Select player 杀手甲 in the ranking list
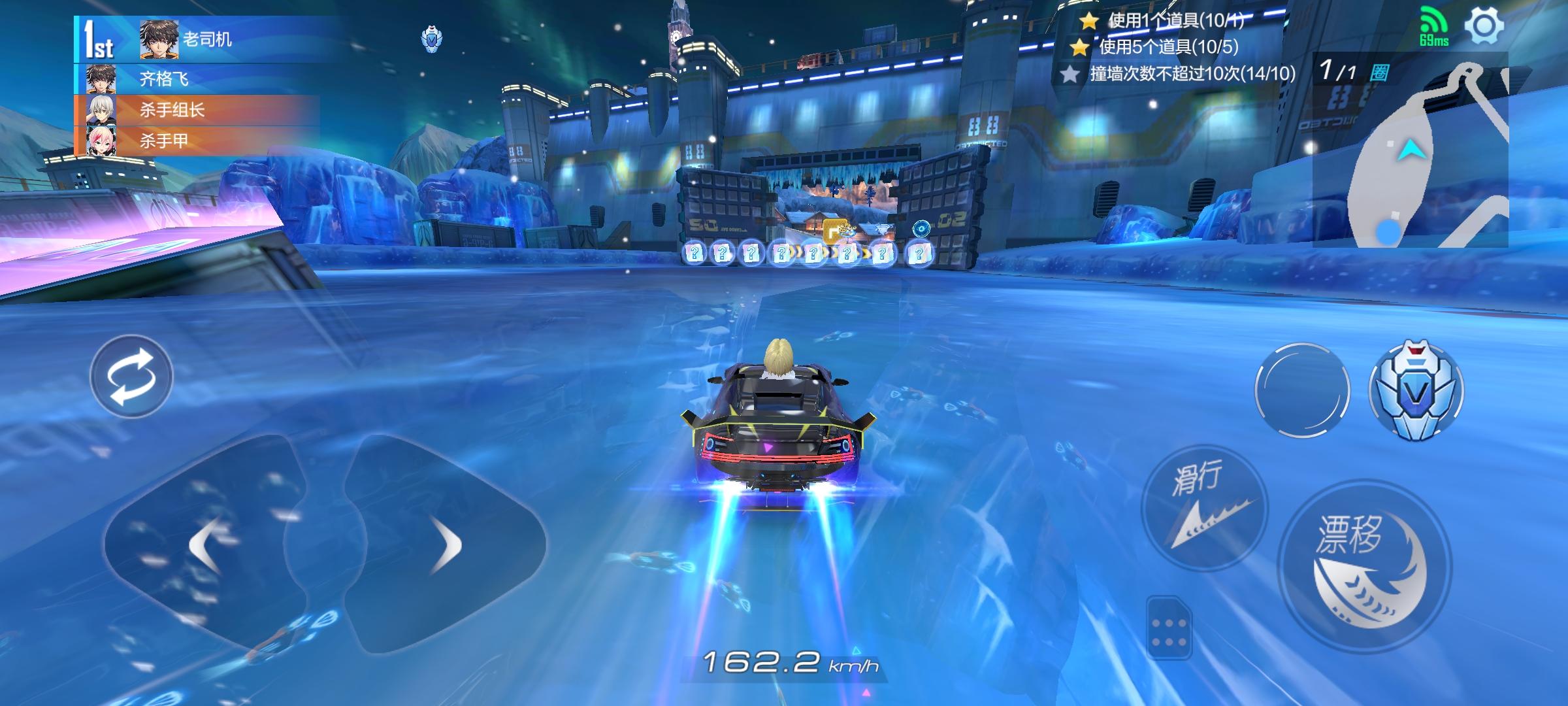Image resolution: width=1568 pixels, height=706 pixels. [x=163, y=141]
